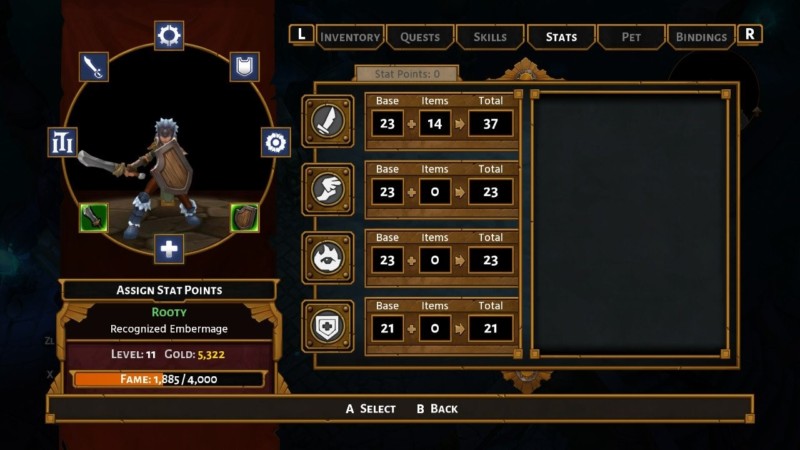Switch to the Inventory tab
Viewport: 800px width, 450px height.
[x=350, y=37]
